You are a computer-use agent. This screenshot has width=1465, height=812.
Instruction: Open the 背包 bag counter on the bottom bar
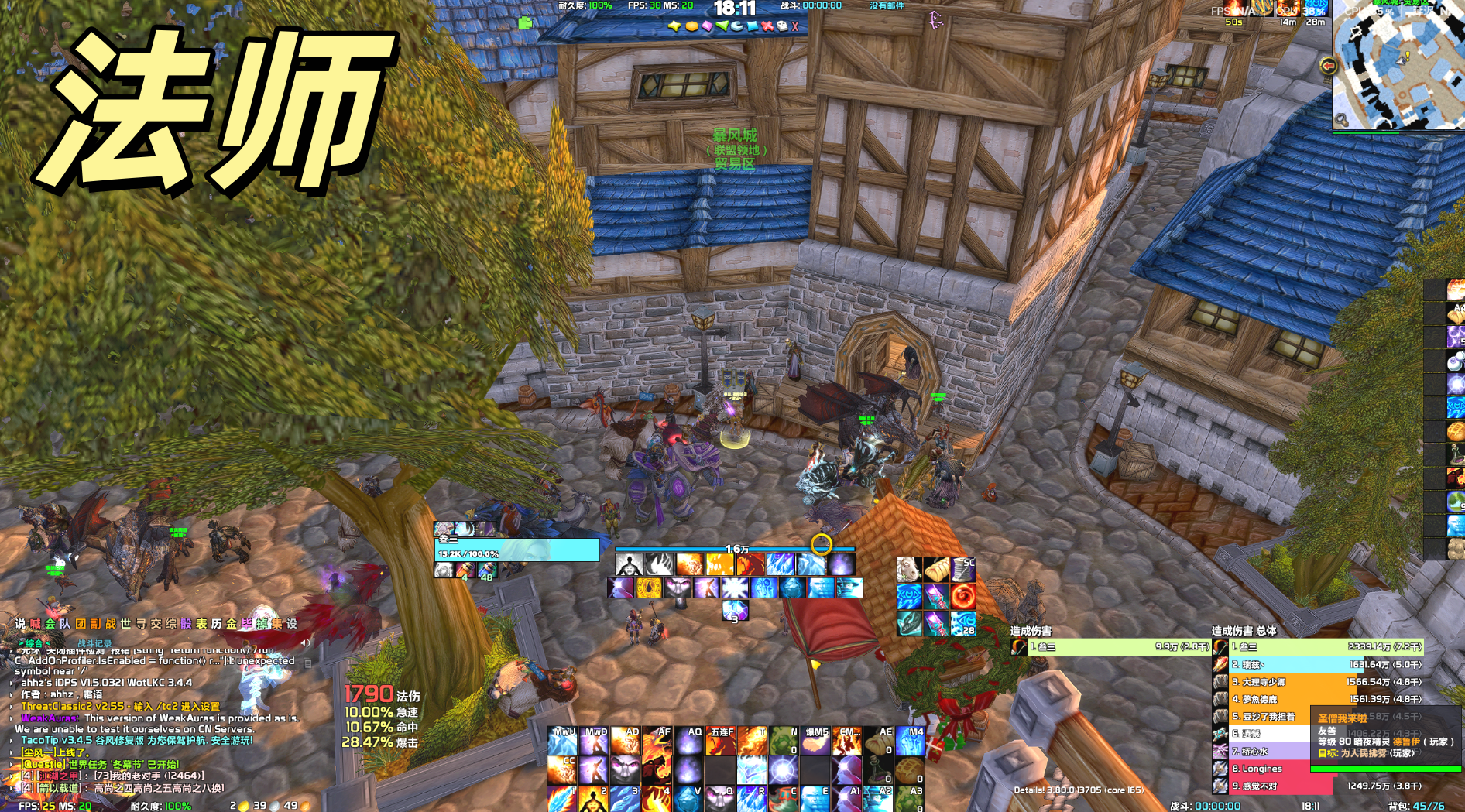[x=1415, y=806]
